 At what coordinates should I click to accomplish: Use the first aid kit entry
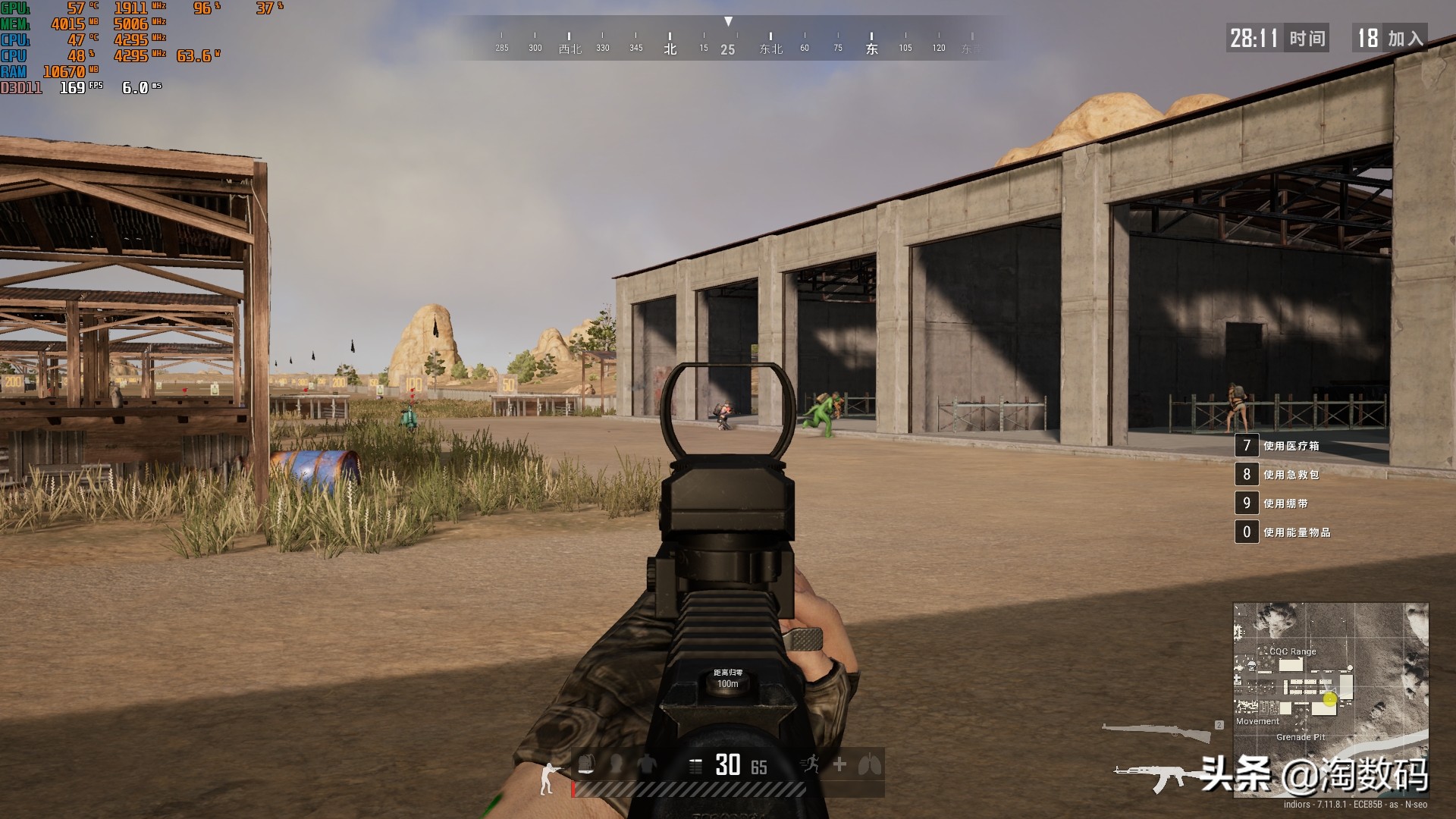(1291, 475)
